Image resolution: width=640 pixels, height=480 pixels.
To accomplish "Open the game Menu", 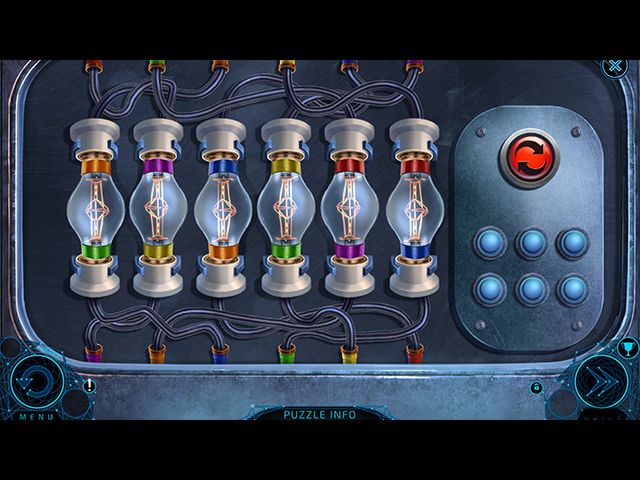I will [37, 382].
